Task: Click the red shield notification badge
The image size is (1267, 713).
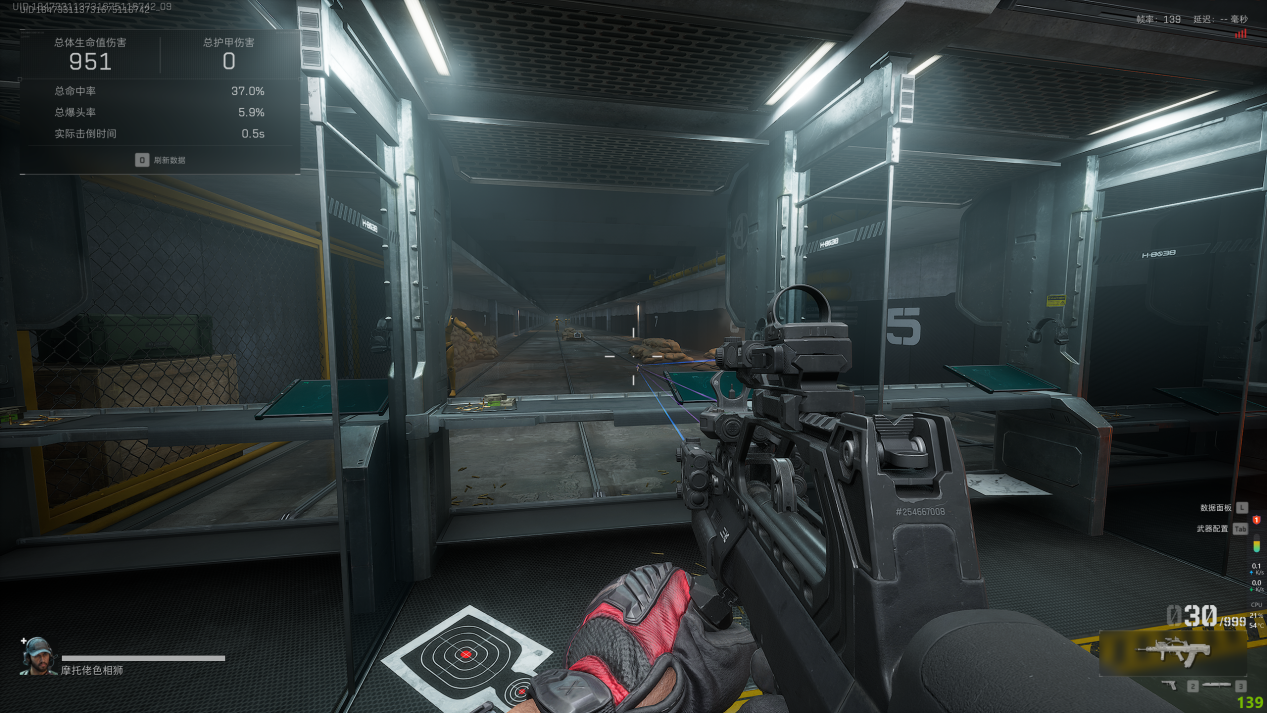Action: [x=1256, y=520]
